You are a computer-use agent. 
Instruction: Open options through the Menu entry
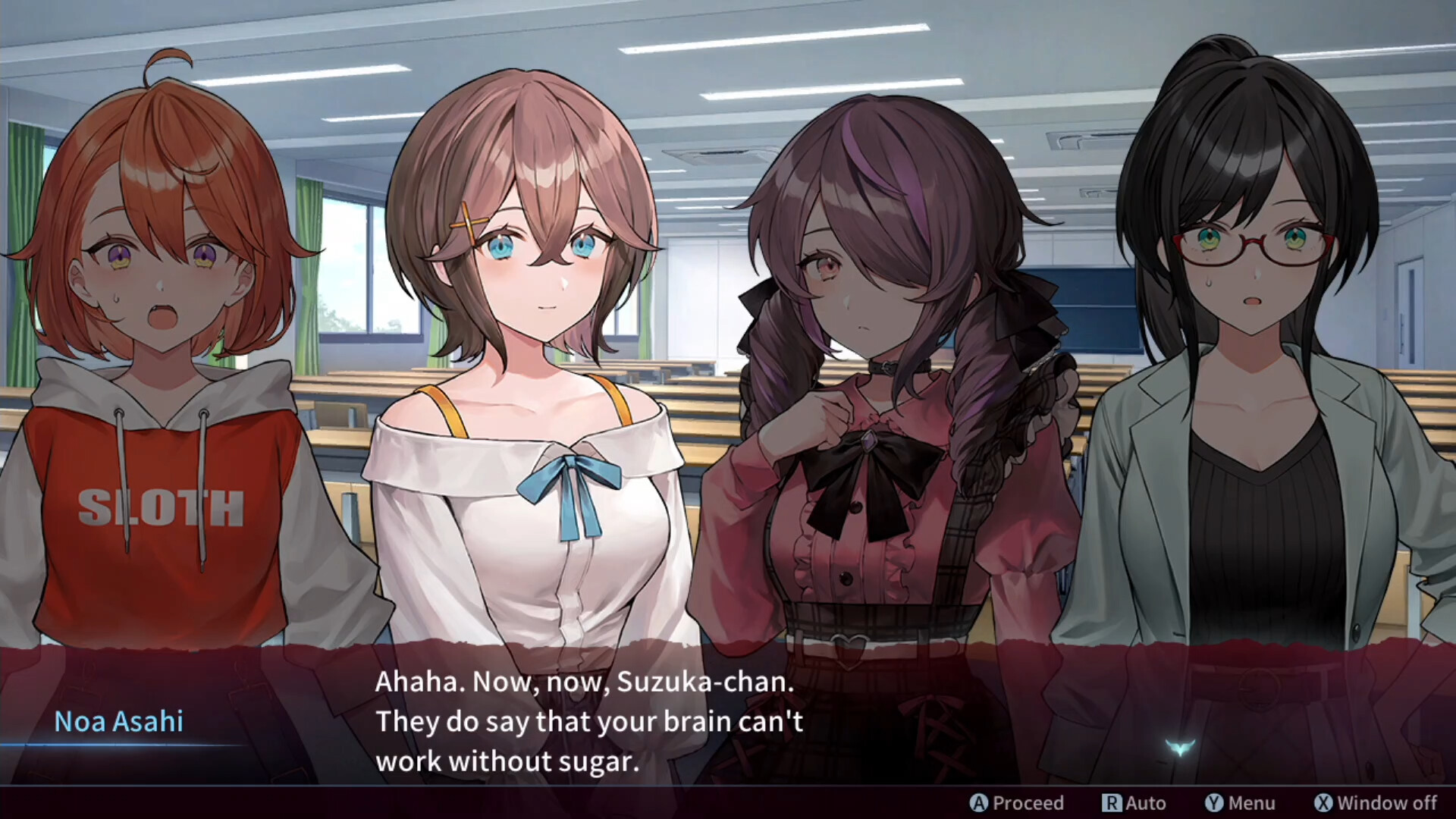pos(1244,803)
